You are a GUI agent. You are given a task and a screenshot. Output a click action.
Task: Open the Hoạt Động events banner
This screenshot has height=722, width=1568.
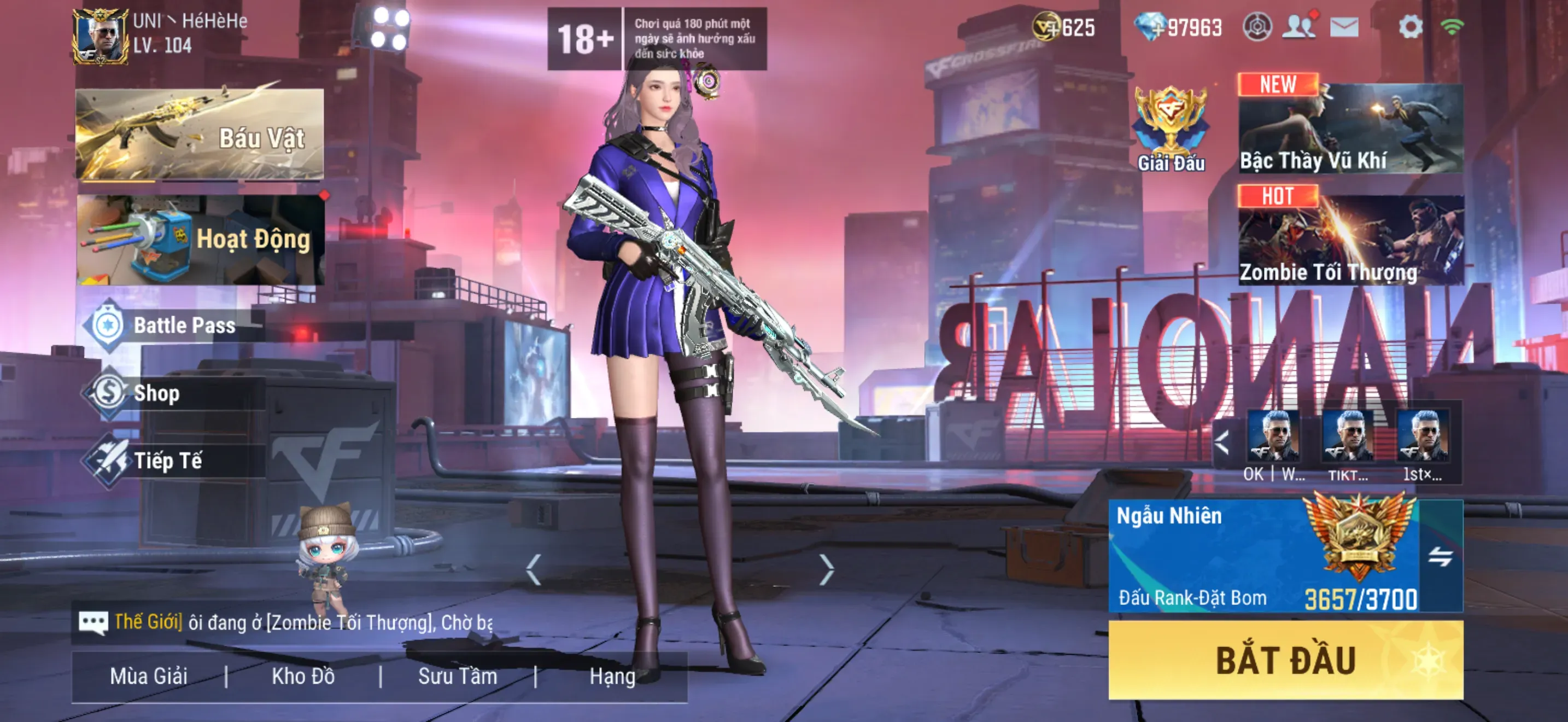coord(200,239)
